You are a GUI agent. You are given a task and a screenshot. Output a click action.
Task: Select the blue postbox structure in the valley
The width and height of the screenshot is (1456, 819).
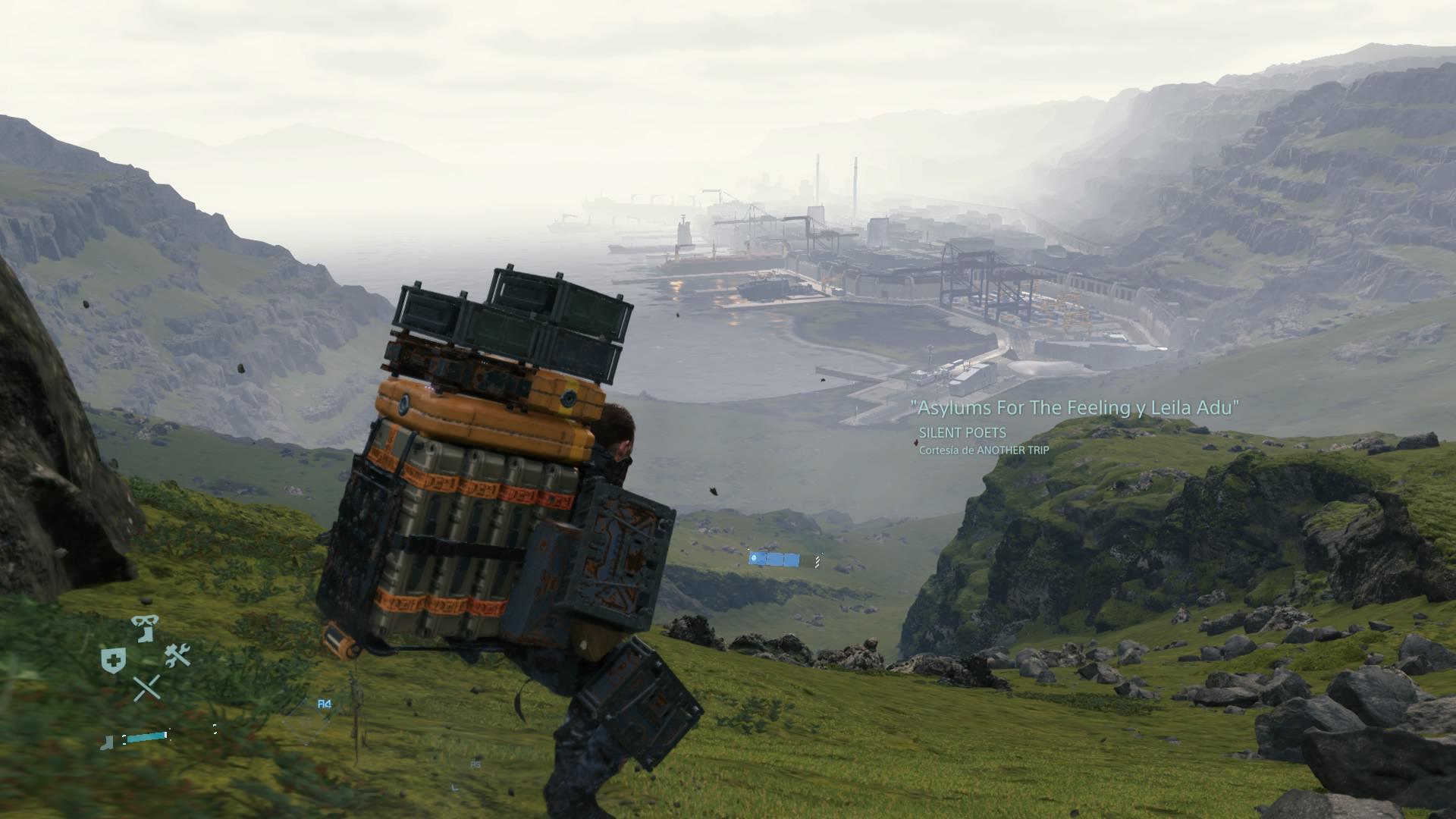pyautogui.click(x=774, y=560)
